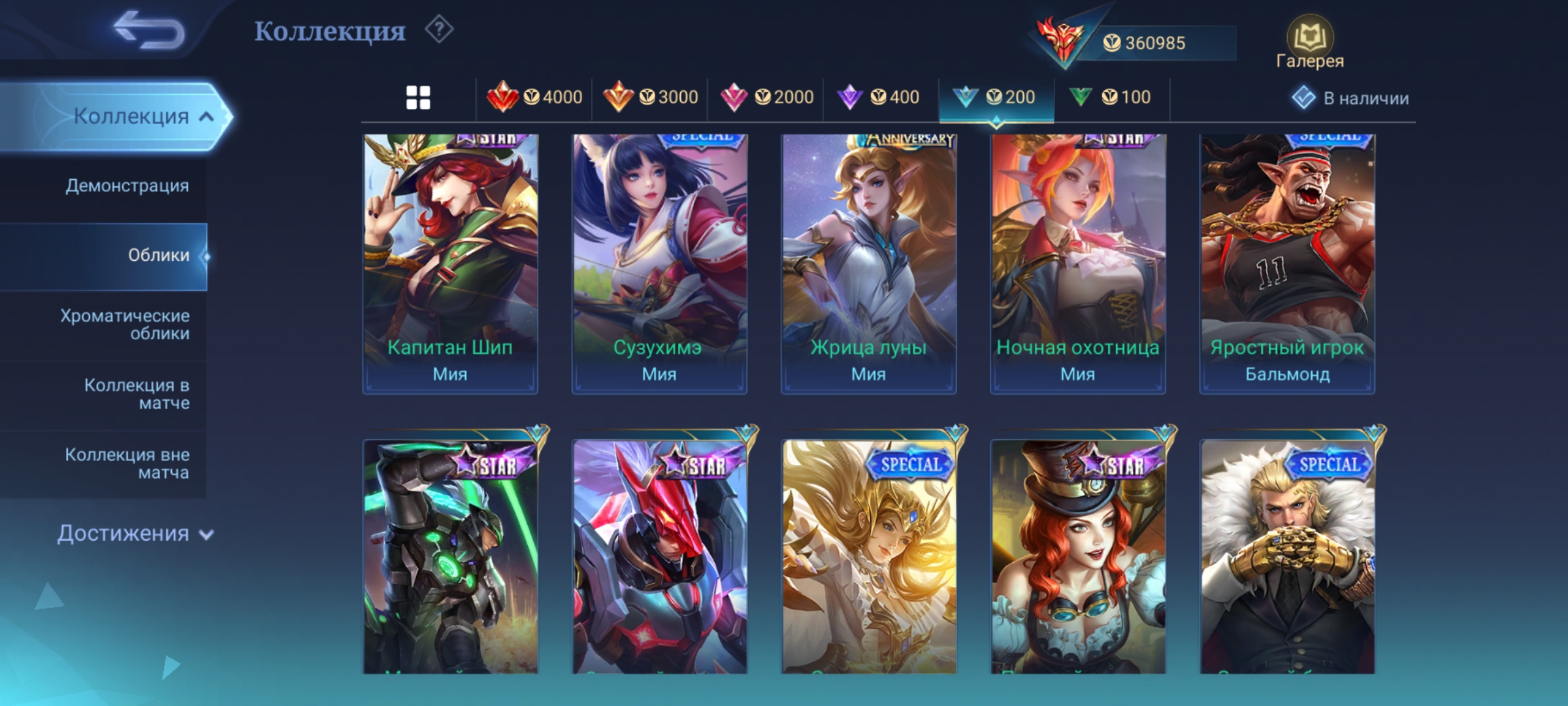Filter skins by the 4000 points tier
1568x706 pixels.
(x=534, y=98)
